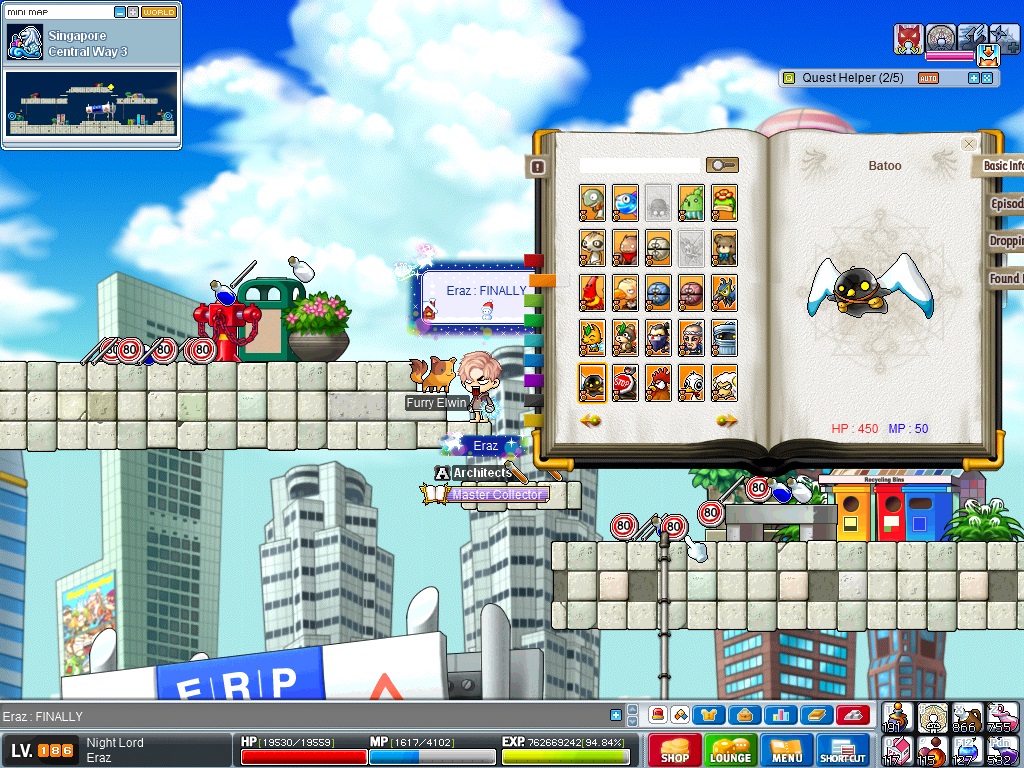The image size is (1024, 768).
Task: Open the red book bookmark tab
Action: pos(533,261)
